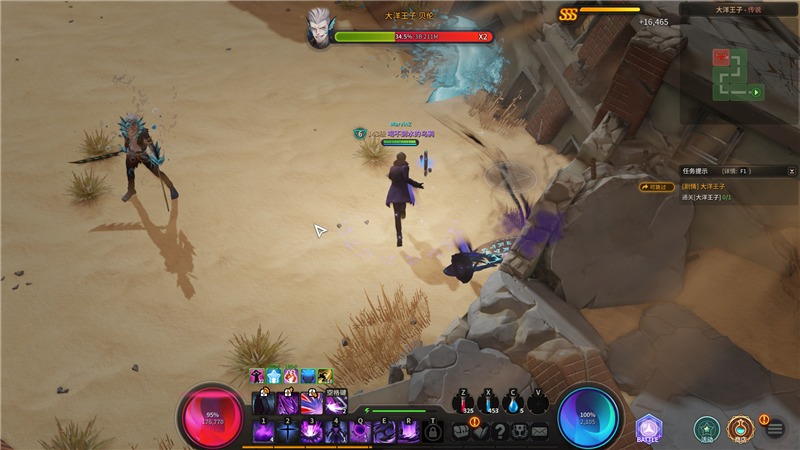Open the hamburger main menu button
This screenshot has width=800, height=450.
[775, 429]
